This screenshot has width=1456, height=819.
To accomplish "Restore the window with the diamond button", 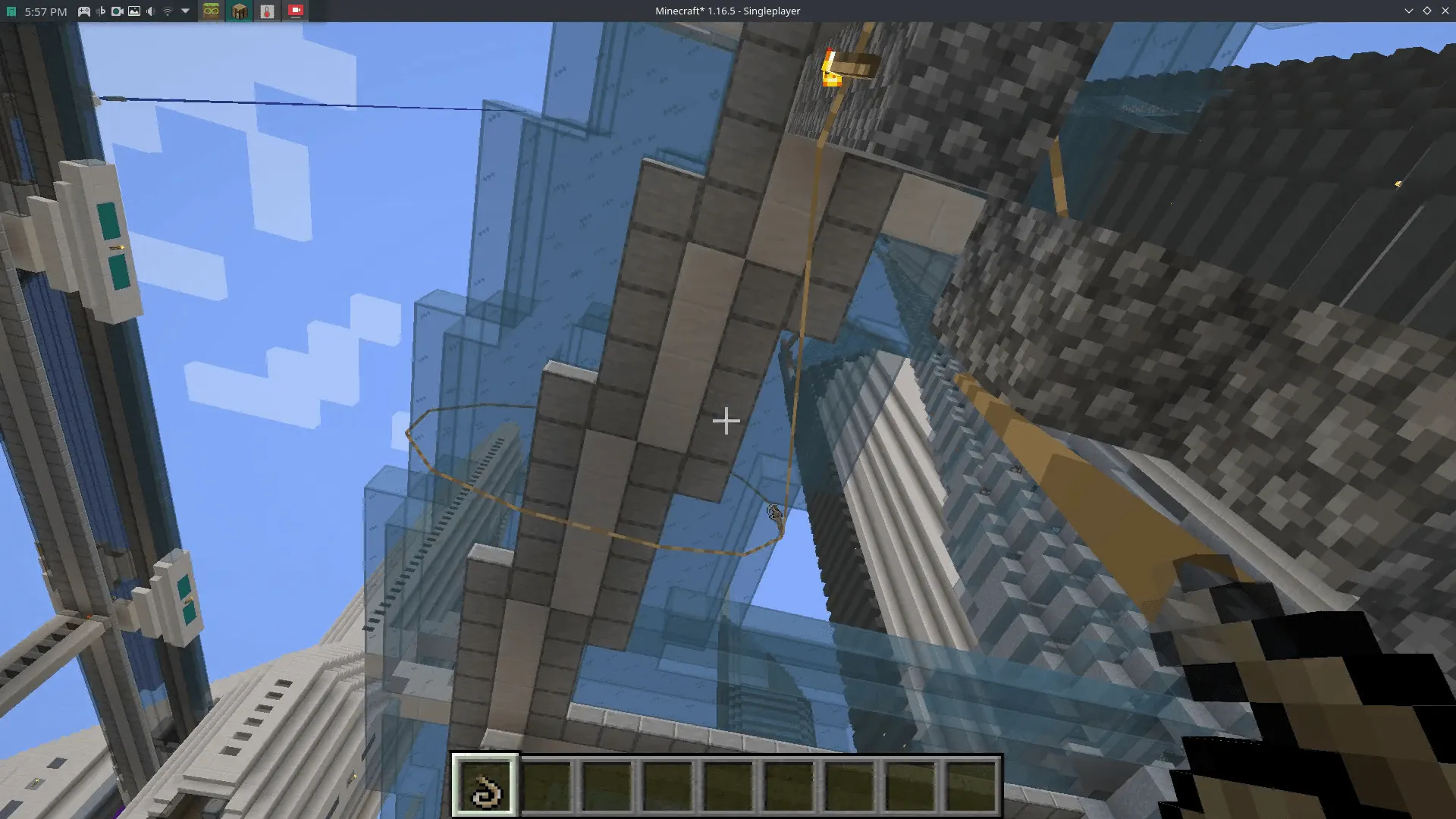I will click(x=1427, y=11).
